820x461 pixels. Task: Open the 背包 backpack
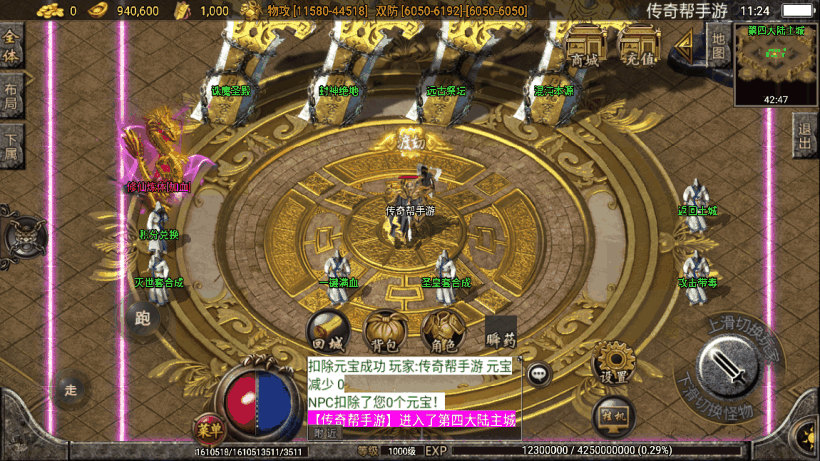383,330
